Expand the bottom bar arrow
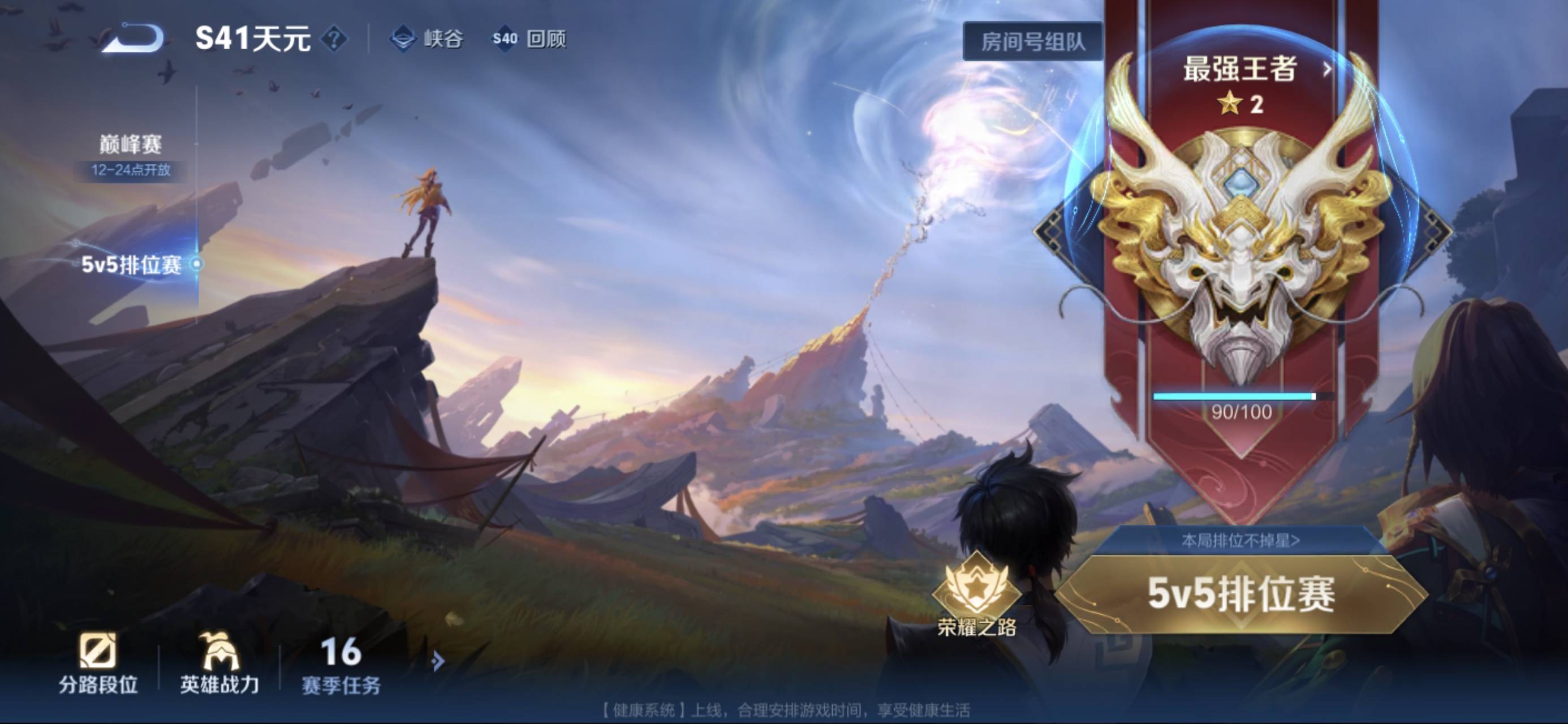This screenshot has width=1568, height=724. [x=437, y=661]
